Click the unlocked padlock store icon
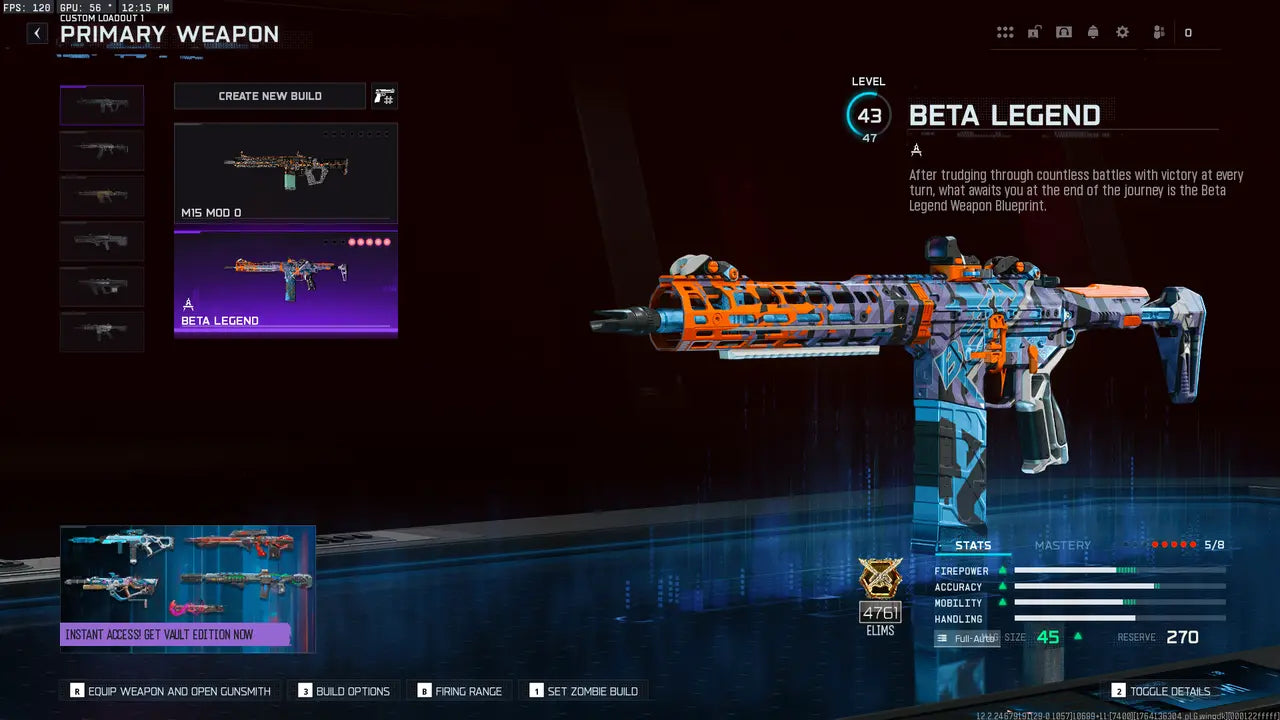Viewport: 1280px width, 720px height. point(1033,31)
